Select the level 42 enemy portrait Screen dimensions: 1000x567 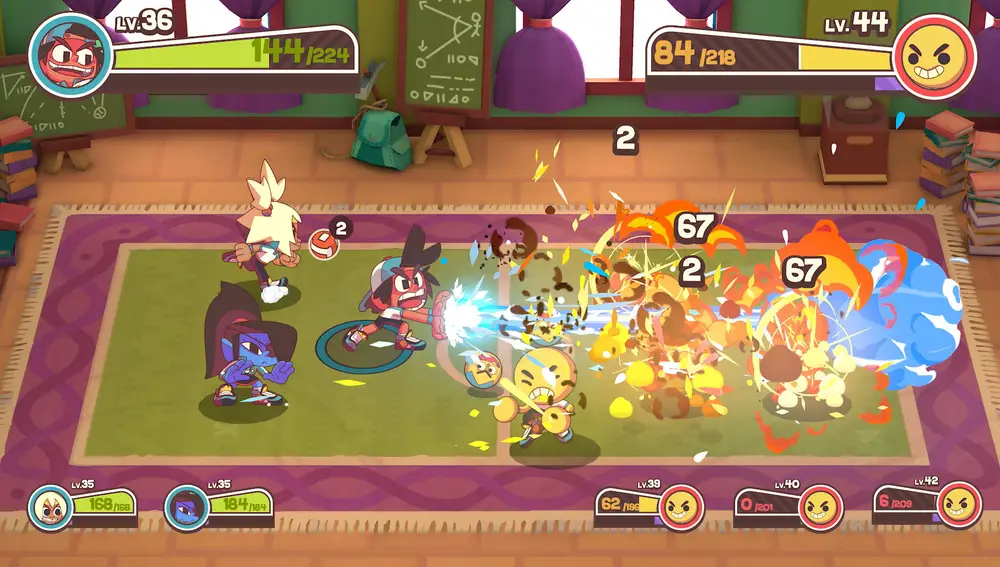pos(958,505)
